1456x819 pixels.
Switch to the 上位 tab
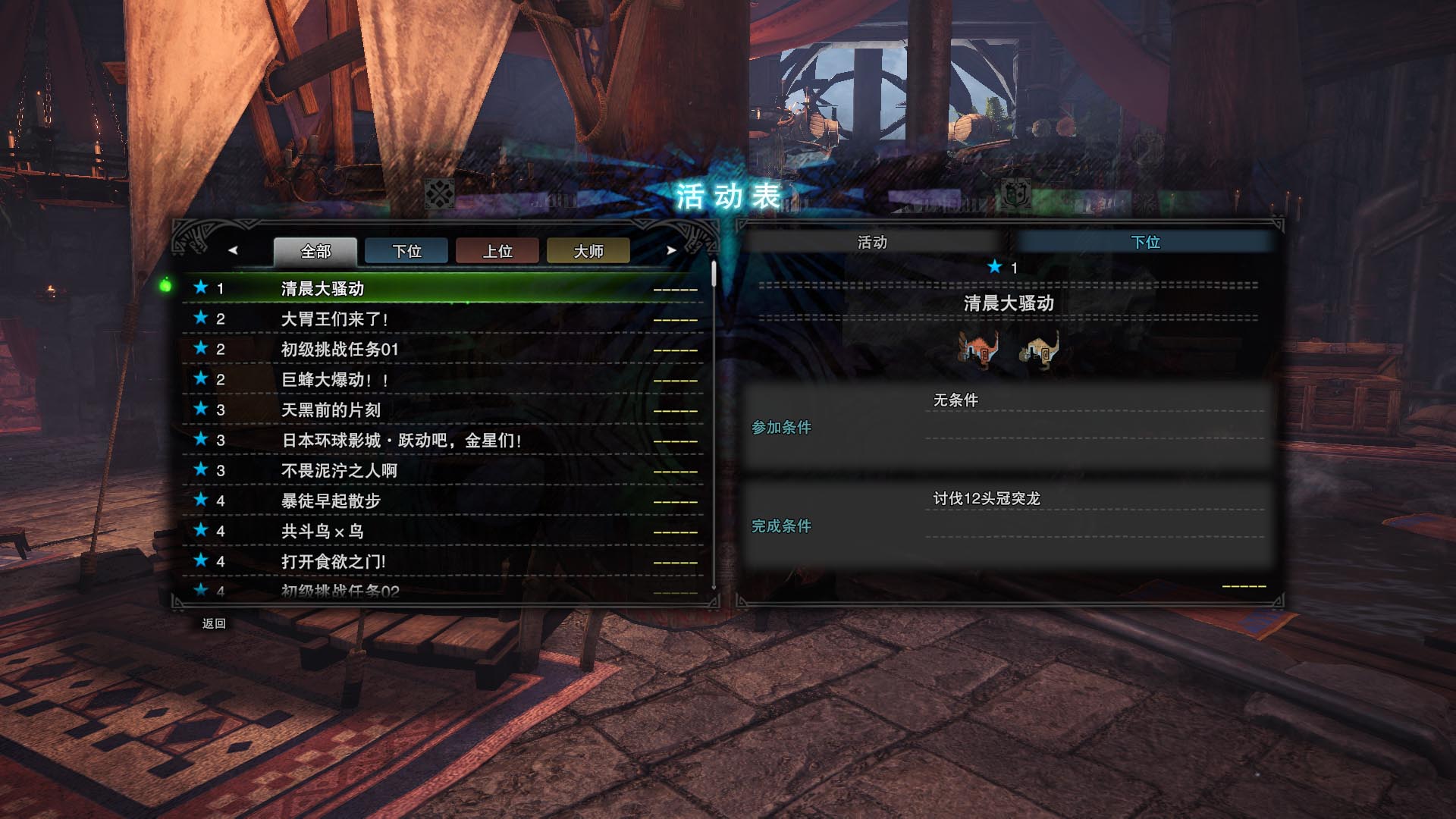coord(497,251)
